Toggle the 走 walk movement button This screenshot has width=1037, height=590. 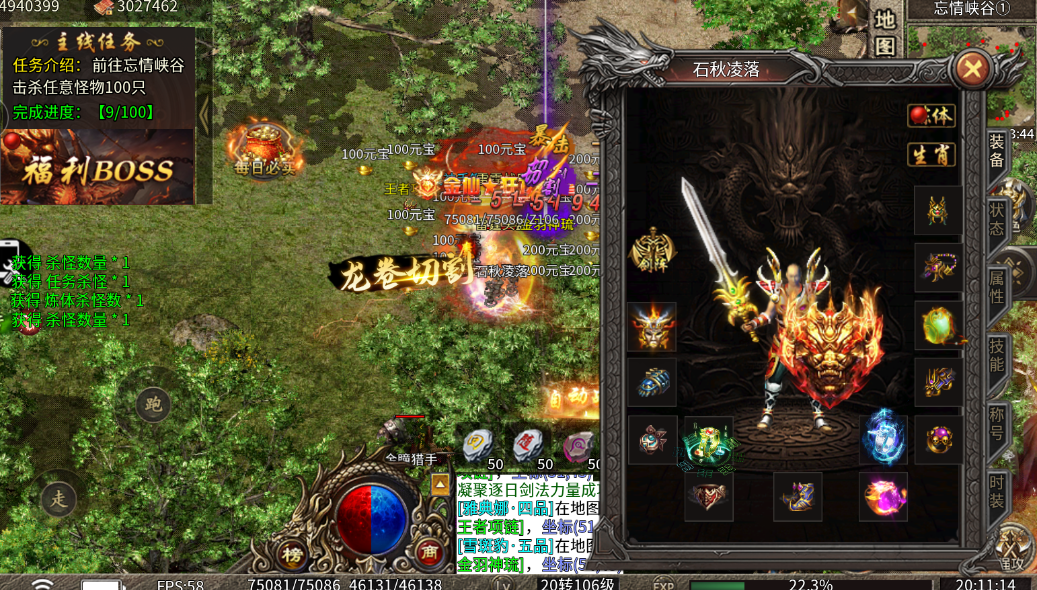click(x=58, y=495)
